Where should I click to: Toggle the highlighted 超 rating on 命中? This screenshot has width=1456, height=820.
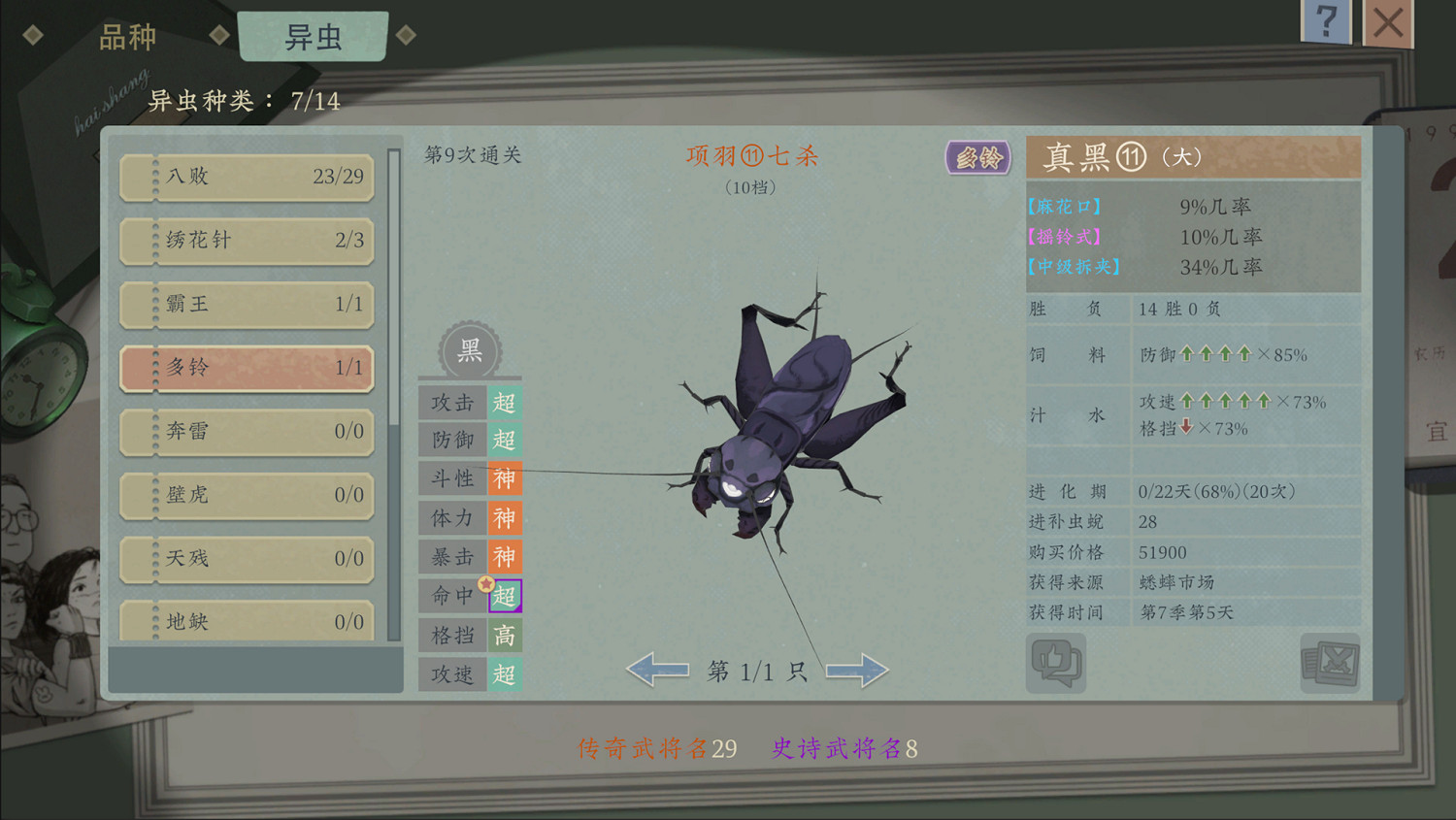coord(504,596)
